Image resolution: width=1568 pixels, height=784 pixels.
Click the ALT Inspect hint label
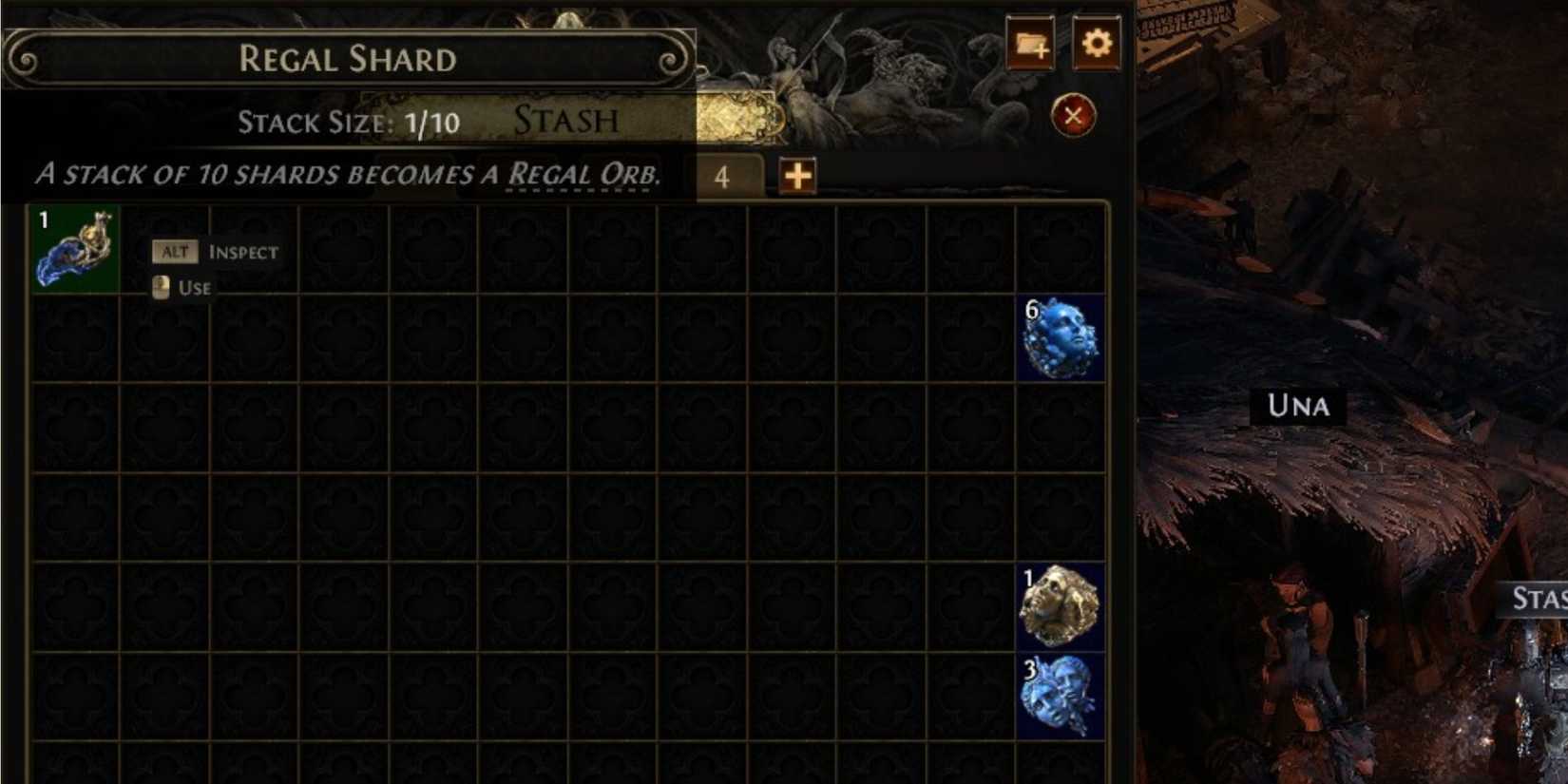pos(215,252)
